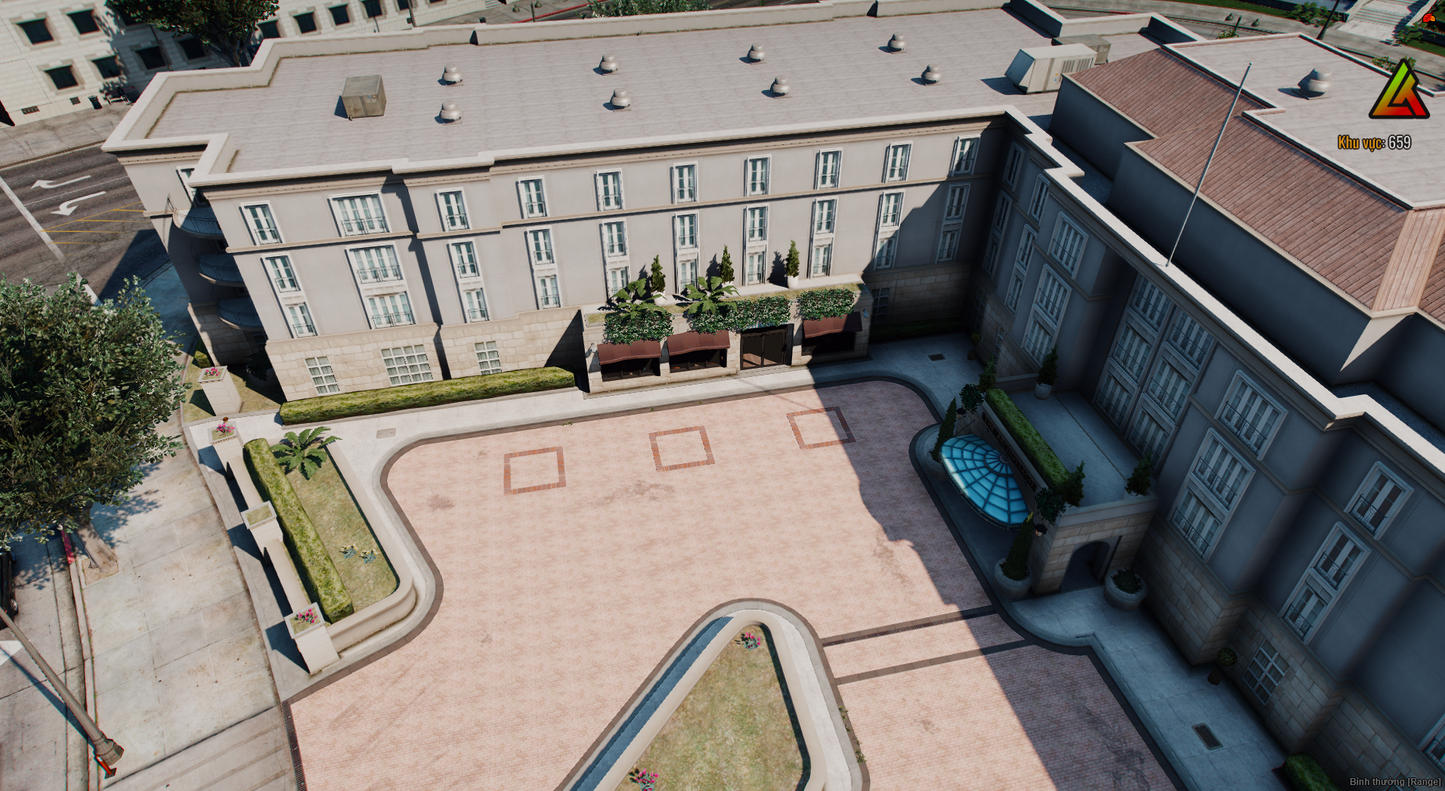This screenshot has height=791, width=1445.
Task: Select the Bình thường voice range indicator
Action: 1395,782
